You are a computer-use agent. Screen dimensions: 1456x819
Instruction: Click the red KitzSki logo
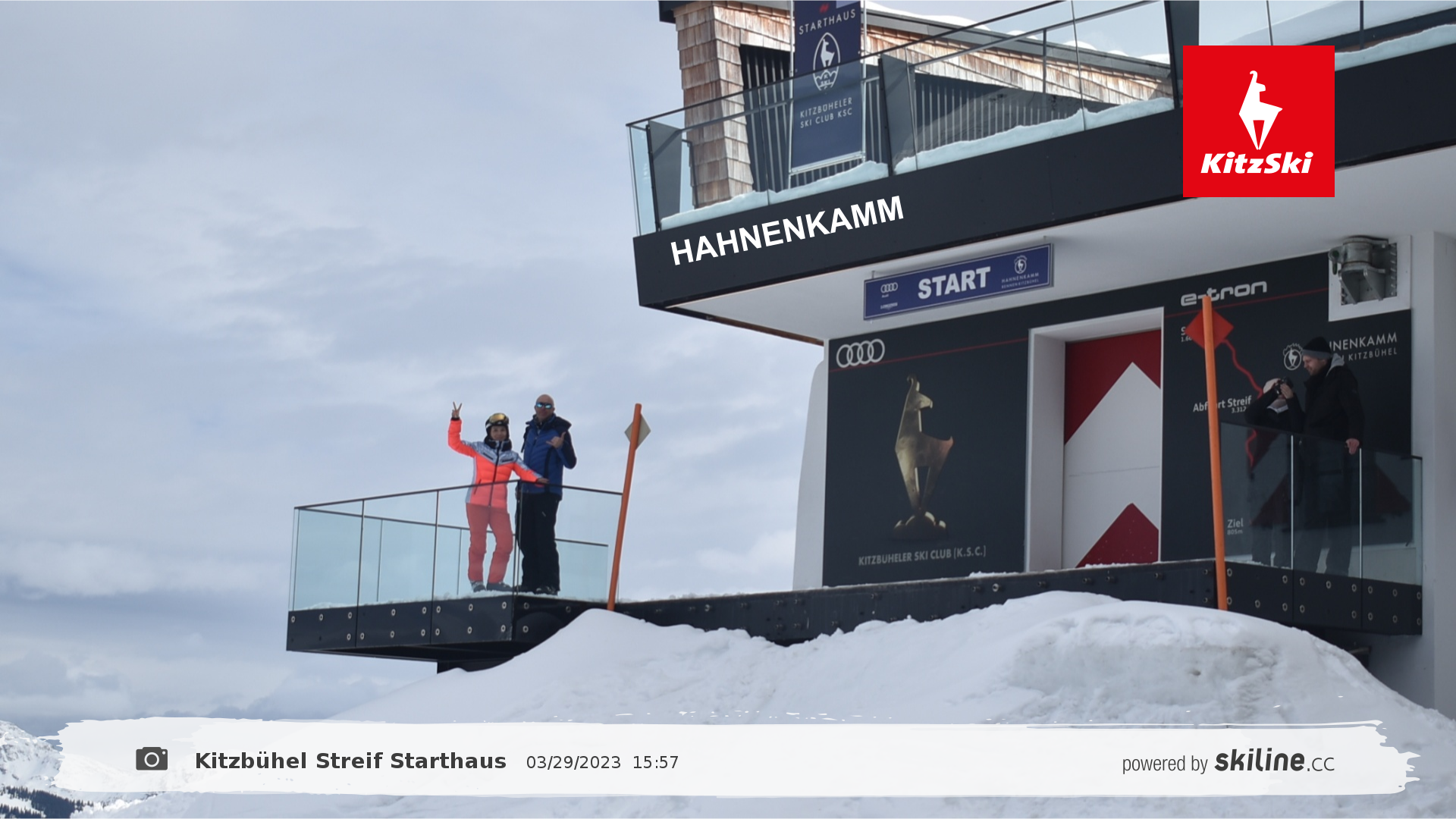click(1258, 121)
